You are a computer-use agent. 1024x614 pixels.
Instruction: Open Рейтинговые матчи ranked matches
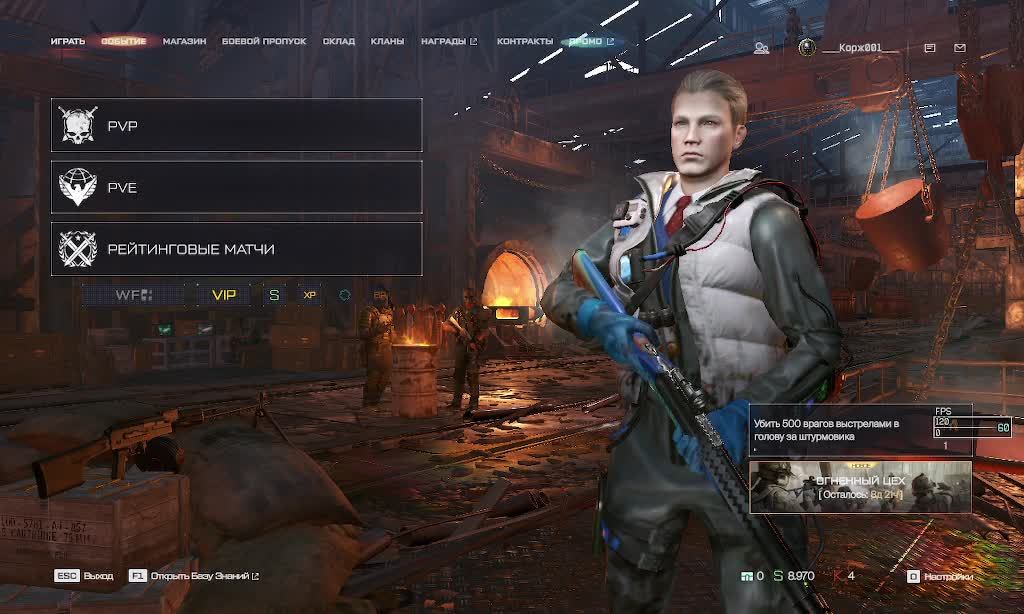[236, 249]
